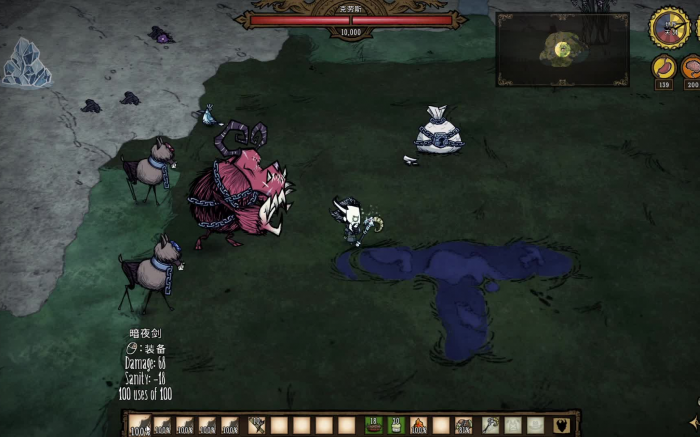
Task: Click the empty head equipment slot
Action: point(535,425)
